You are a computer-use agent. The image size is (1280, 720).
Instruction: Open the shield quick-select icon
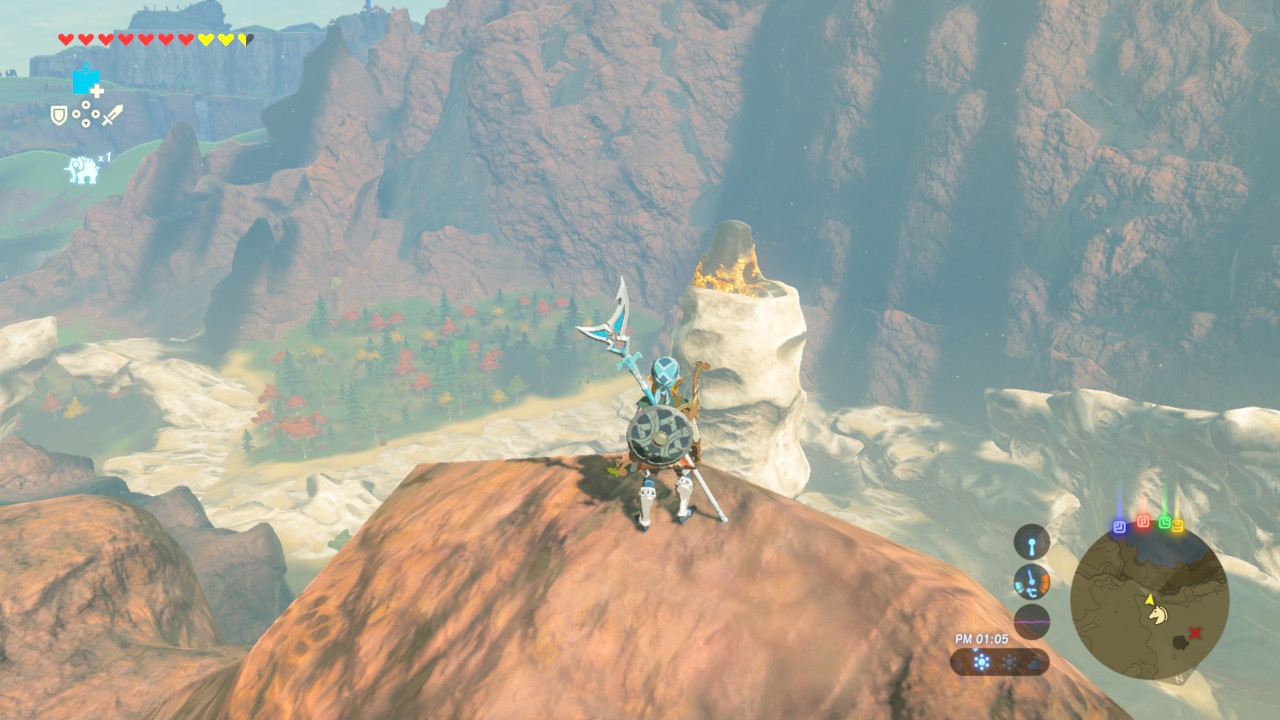point(59,116)
